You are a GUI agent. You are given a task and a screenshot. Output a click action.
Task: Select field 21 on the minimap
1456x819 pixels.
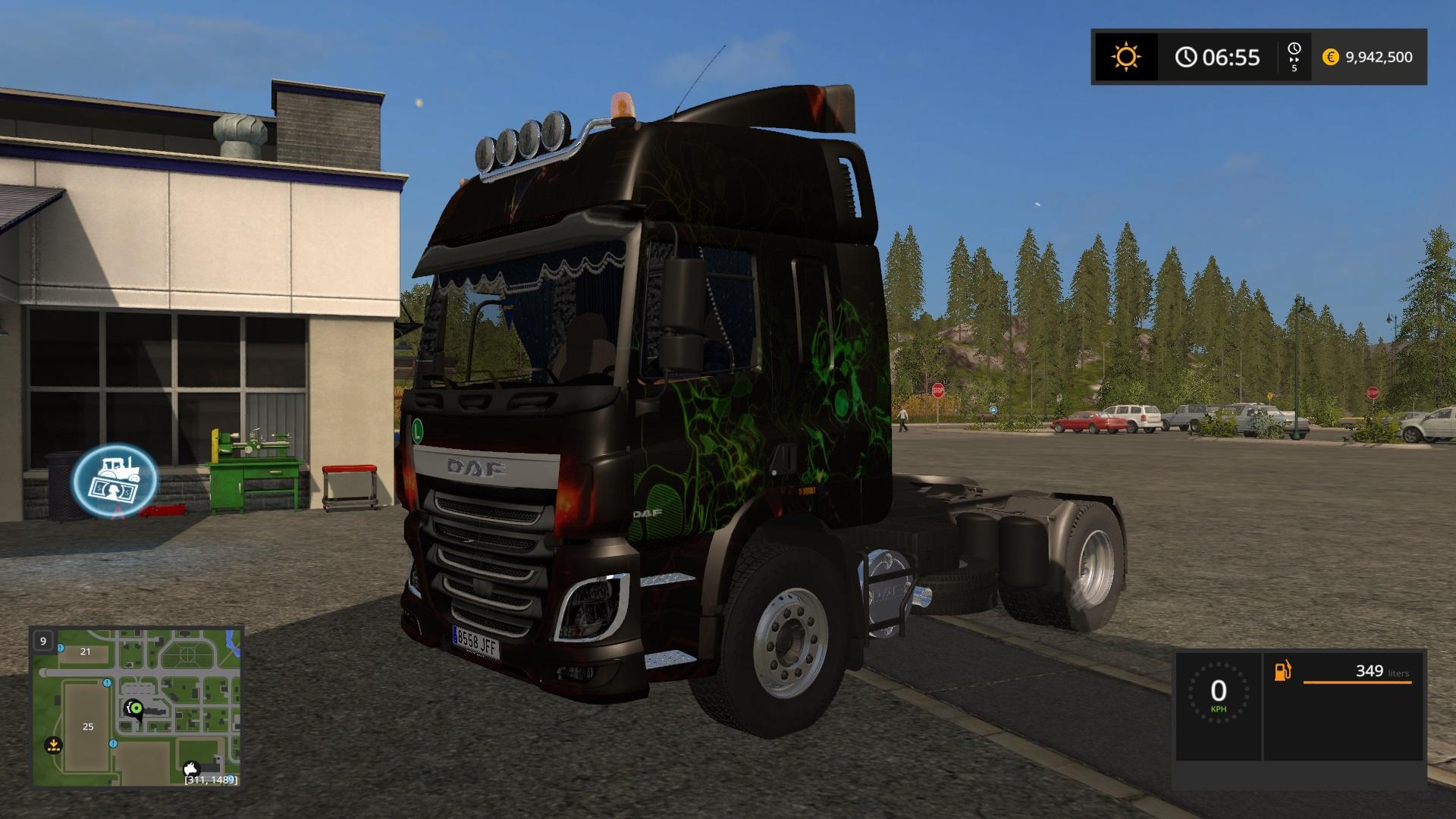click(x=86, y=651)
